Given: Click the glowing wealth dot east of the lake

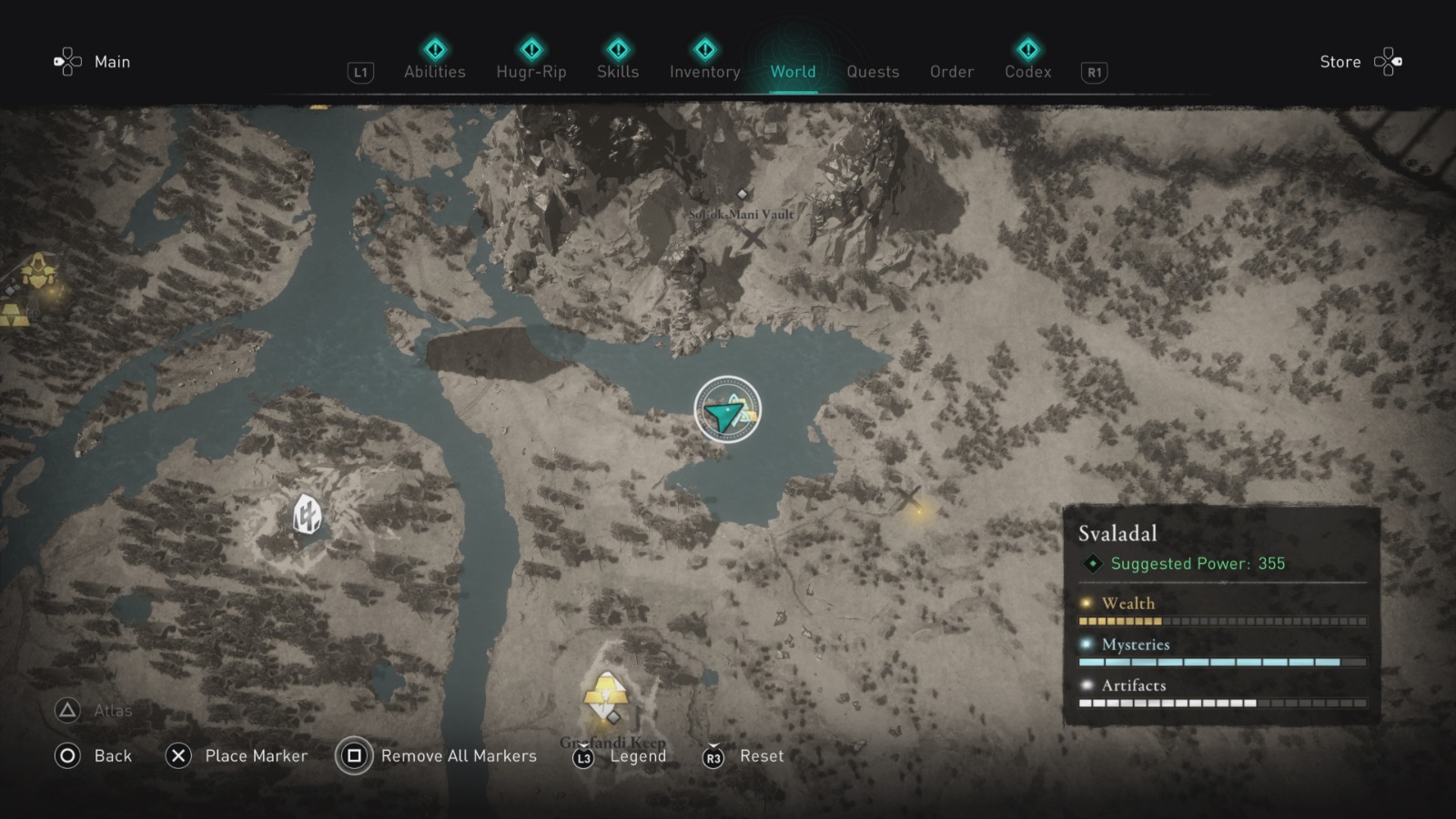Looking at the screenshot, I should tap(918, 512).
